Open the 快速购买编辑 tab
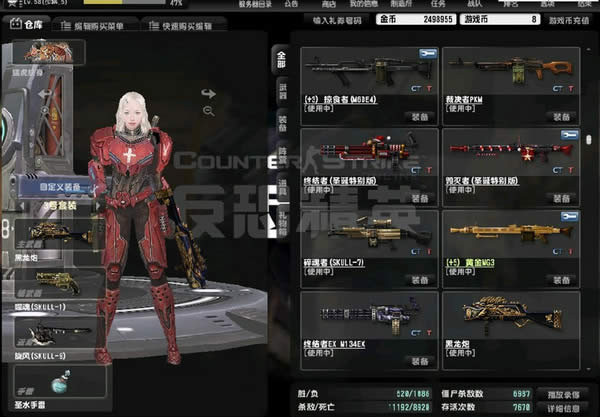 pos(192,26)
